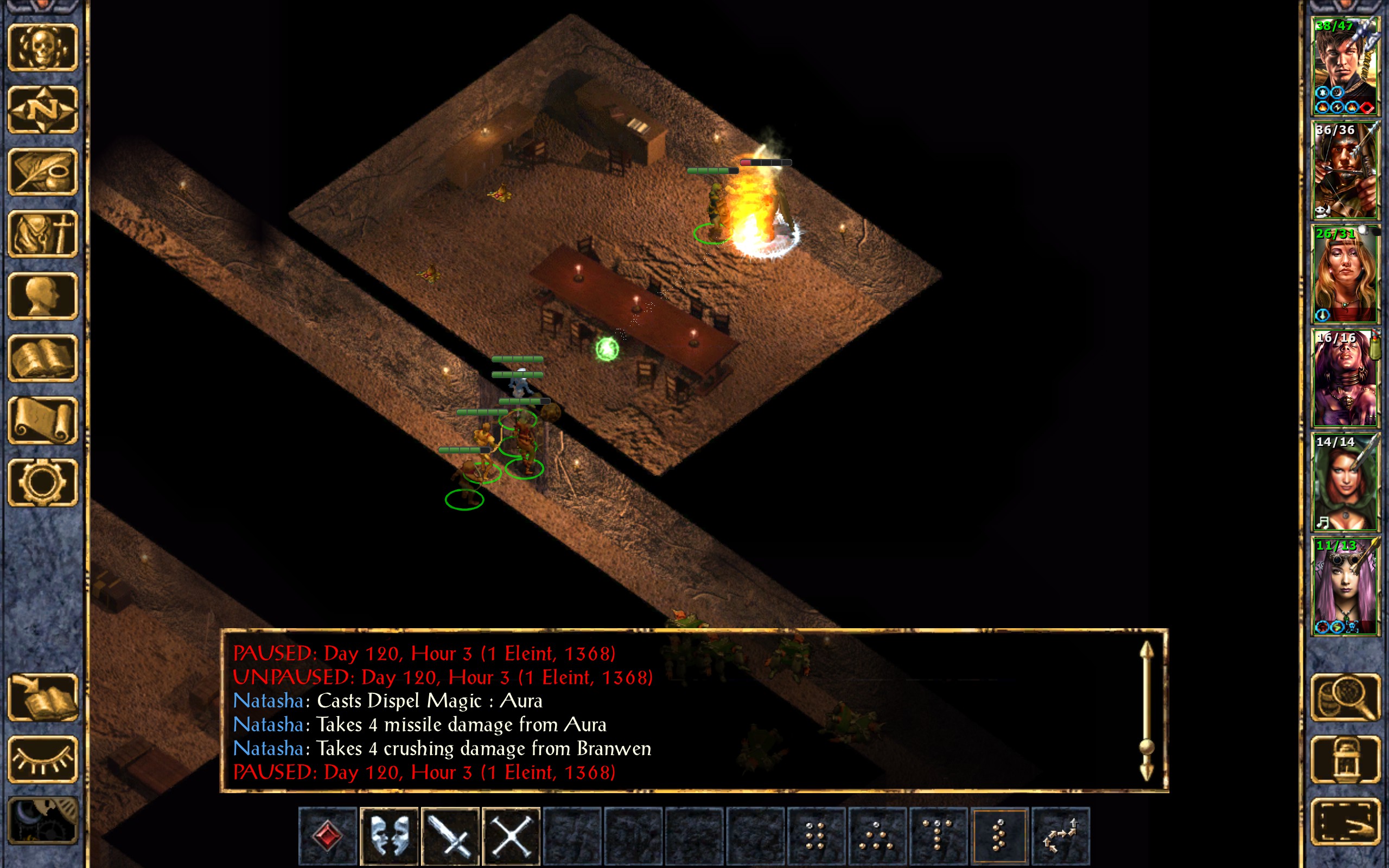This screenshot has height=868, width=1389.
Task: Open the mage spellbook
Action: [42, 358]
